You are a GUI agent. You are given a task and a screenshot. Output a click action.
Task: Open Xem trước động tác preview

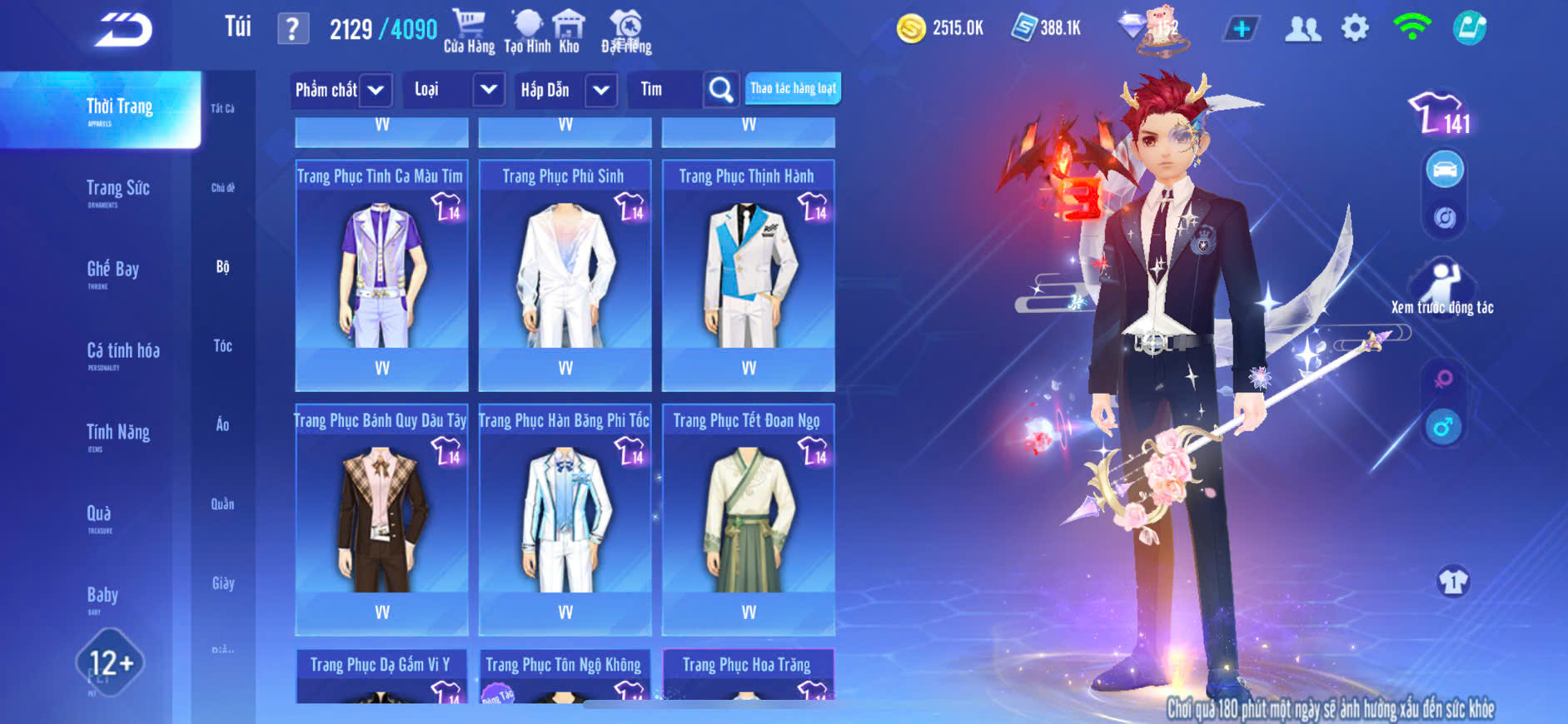tap(1442, 288)
